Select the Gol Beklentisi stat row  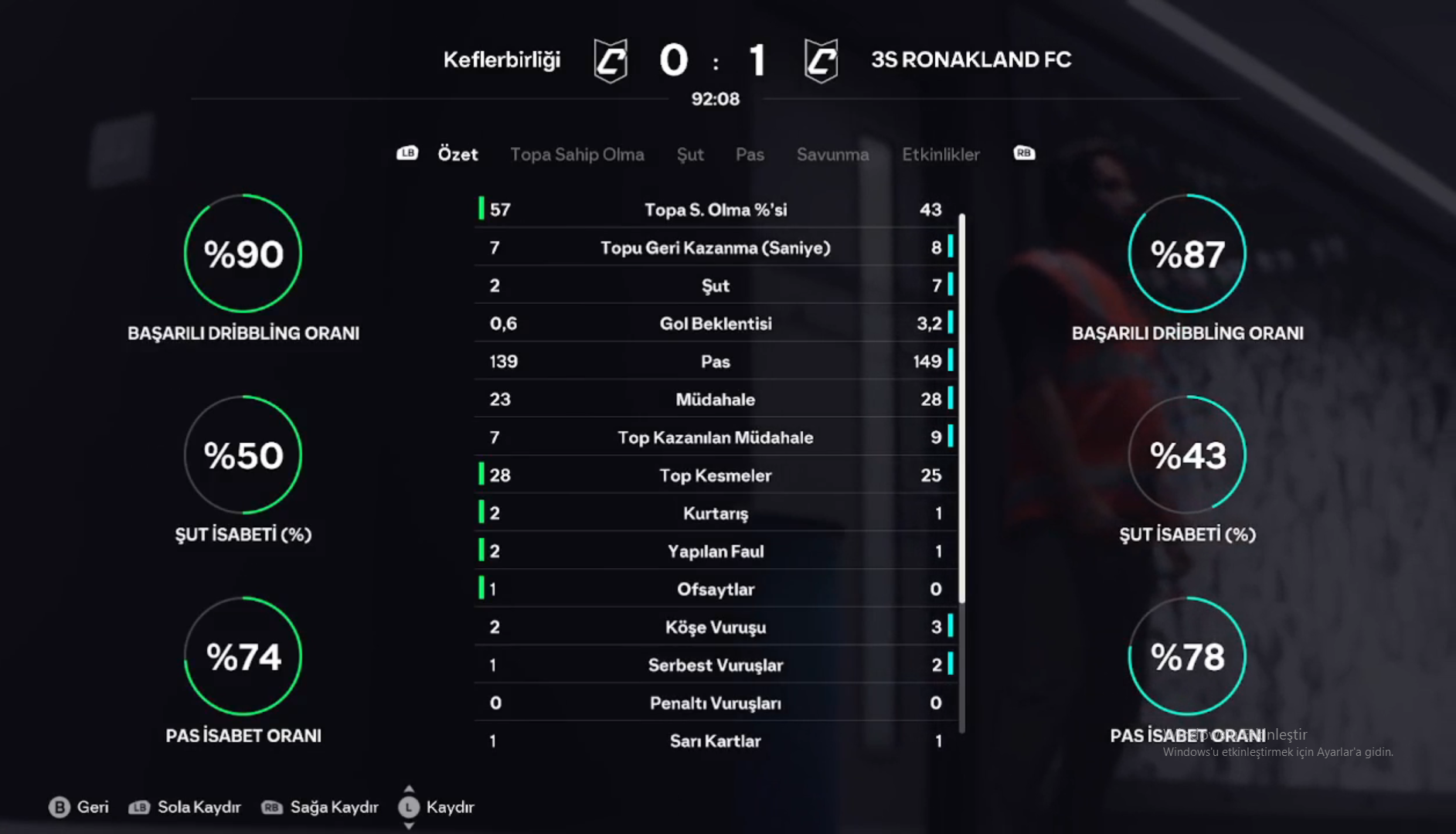[716, 323]
